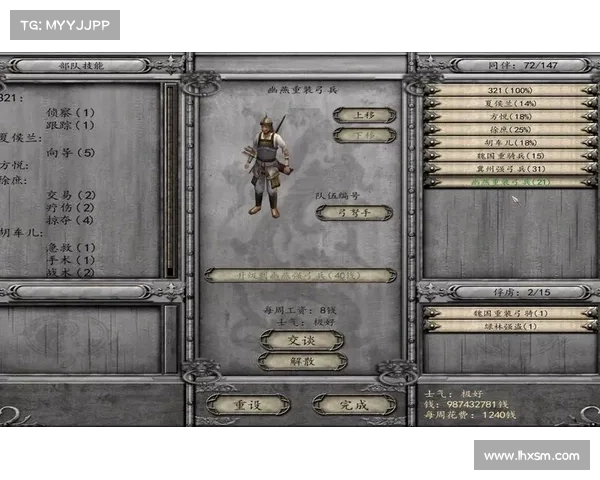
Task: Choose the 冀州强弓兵 (31) troop row
Action: (509, 168)
